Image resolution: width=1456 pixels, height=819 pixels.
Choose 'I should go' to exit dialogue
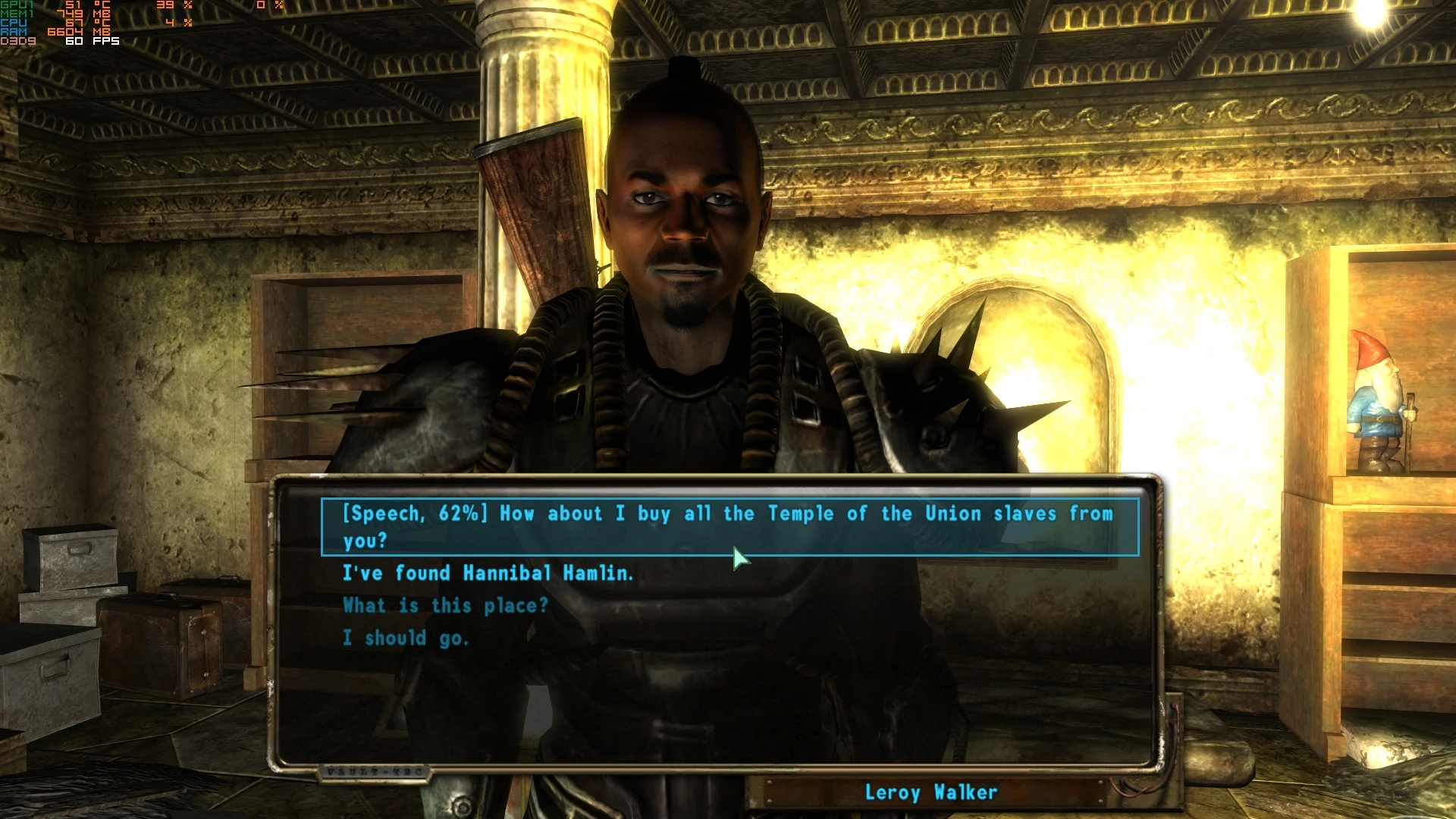pyautogui.click(x=406, y=638)
